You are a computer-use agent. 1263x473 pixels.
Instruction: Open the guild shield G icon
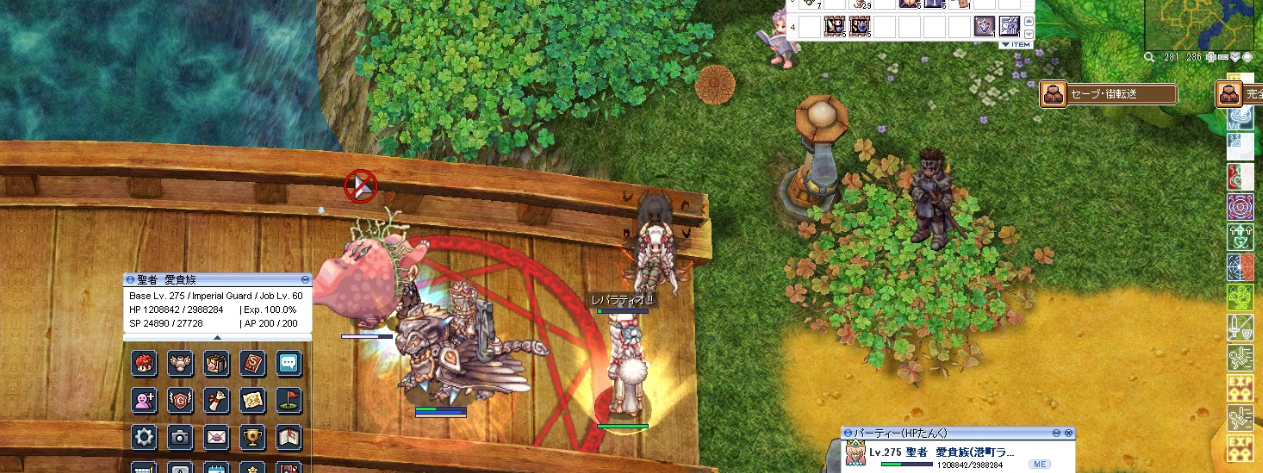click(x=181, y=400)
